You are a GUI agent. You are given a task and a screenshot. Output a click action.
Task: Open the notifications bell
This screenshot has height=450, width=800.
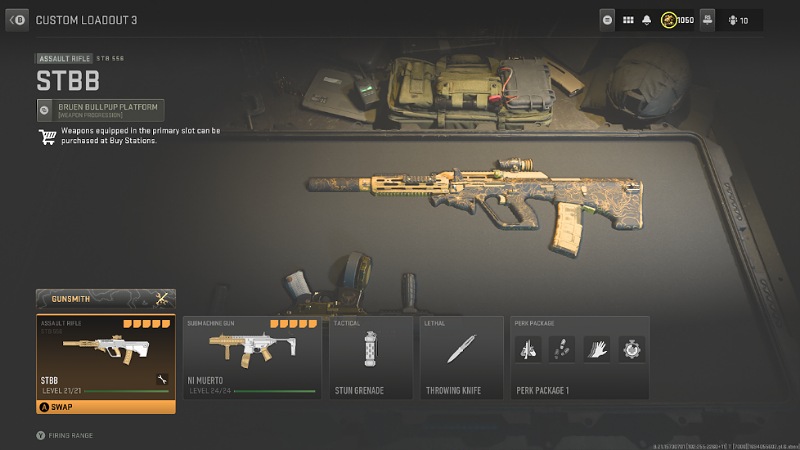(647, 20)
